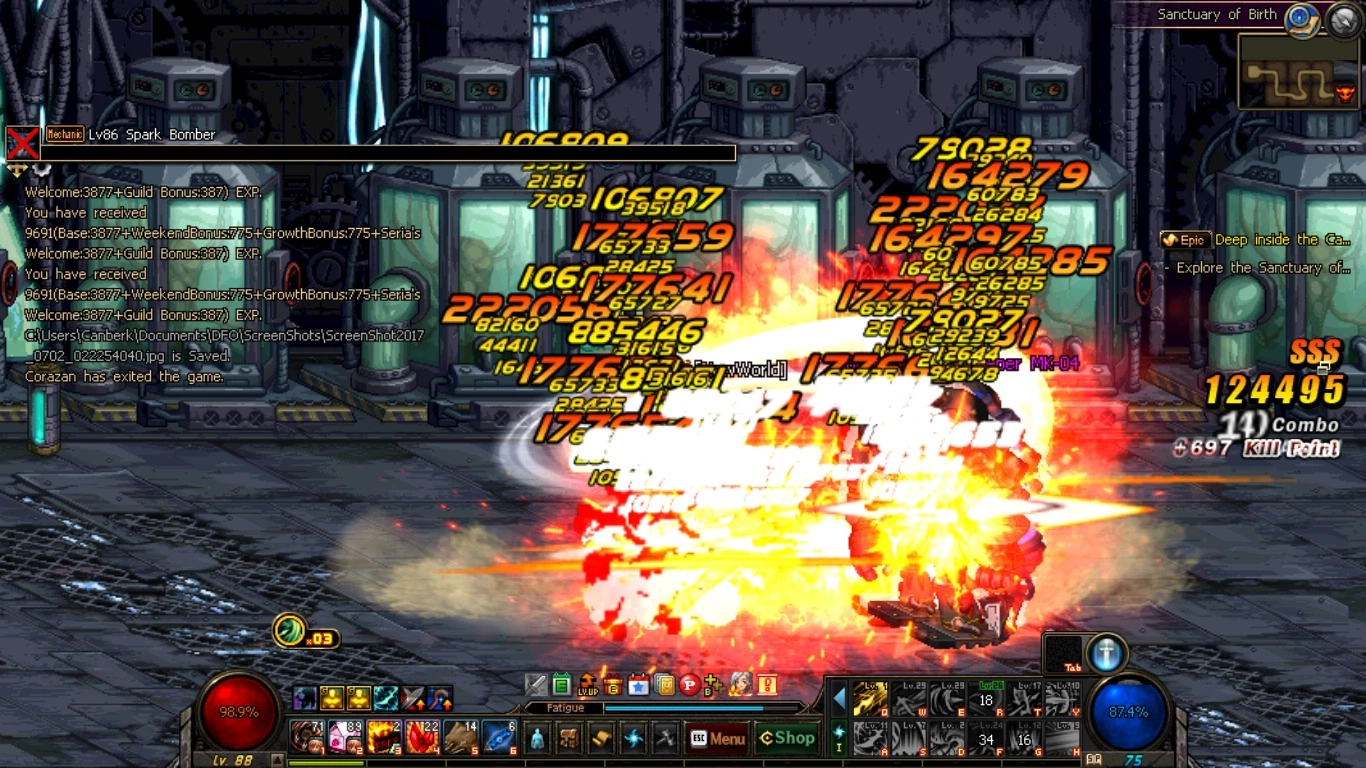Open the calendar star event icon
The height and width of the screenshot is (768, 1366).
pos(638,685)
